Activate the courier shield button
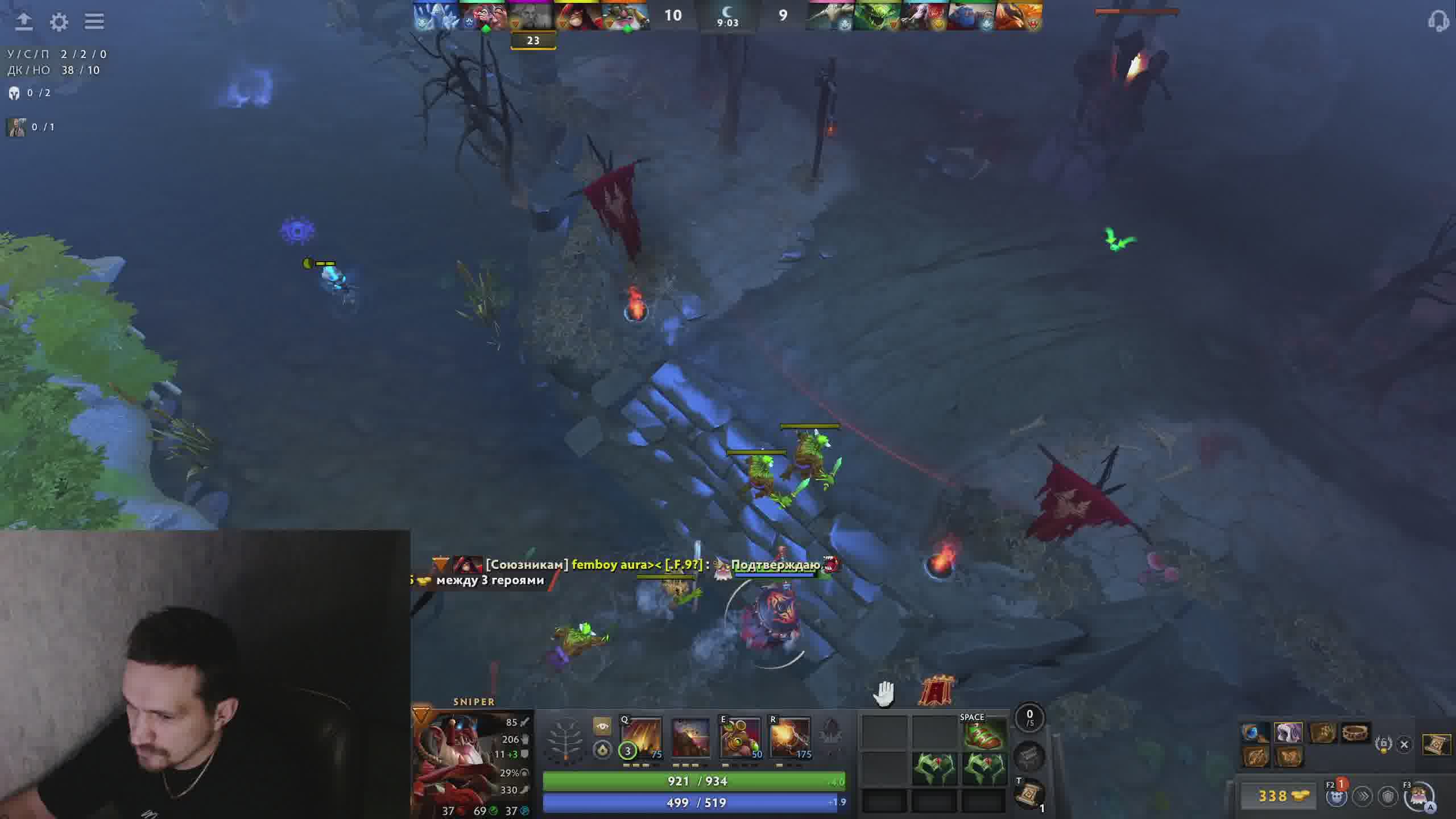The width and height of the screenshot is (1456, 819). coord(1388,796)
